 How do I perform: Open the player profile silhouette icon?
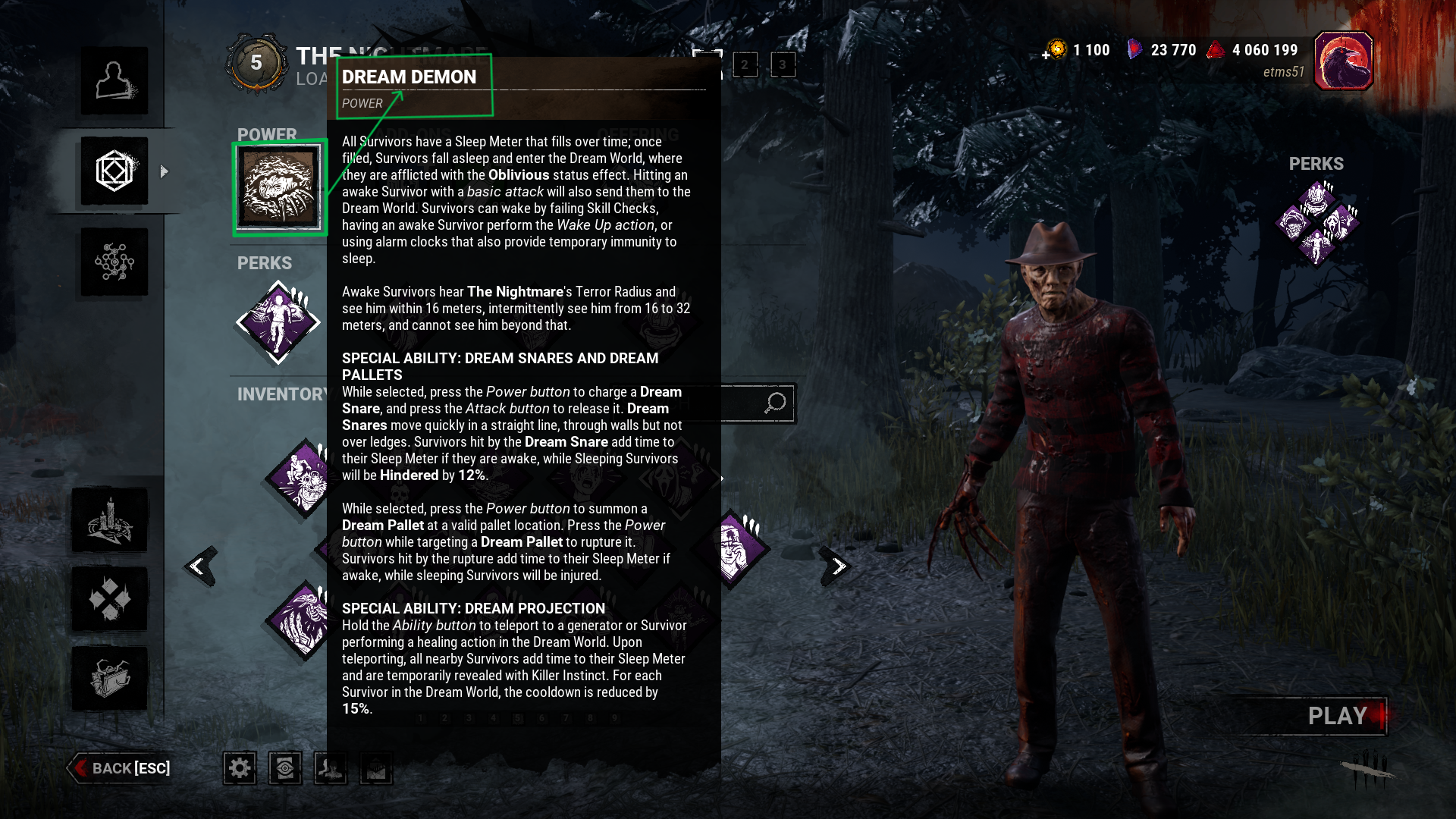[x=330, y=768]
